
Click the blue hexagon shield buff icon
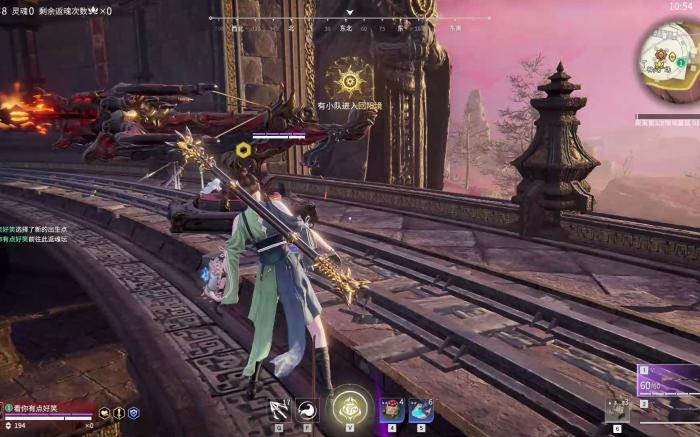click(133, 412)
